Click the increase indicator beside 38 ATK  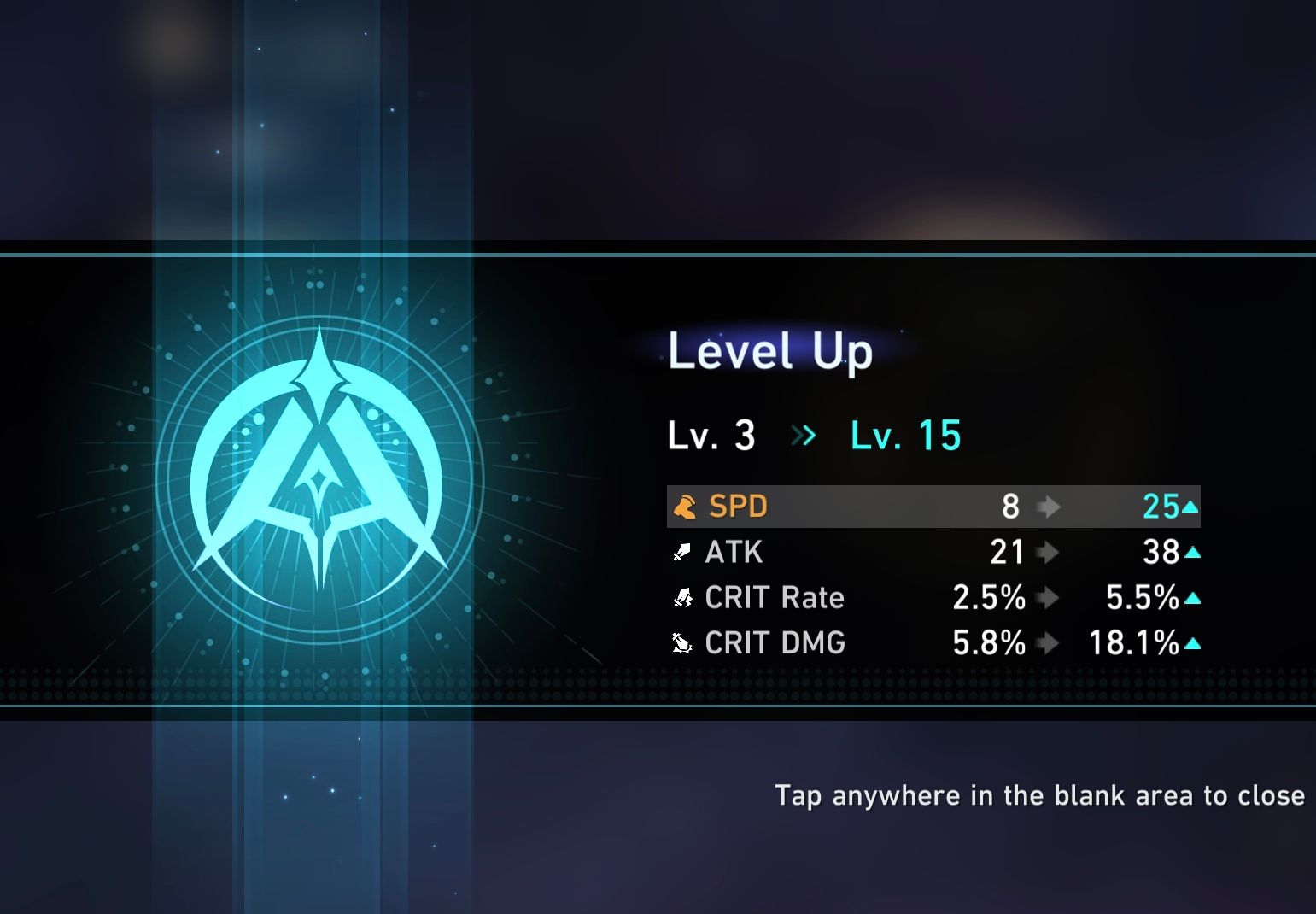1192,554
